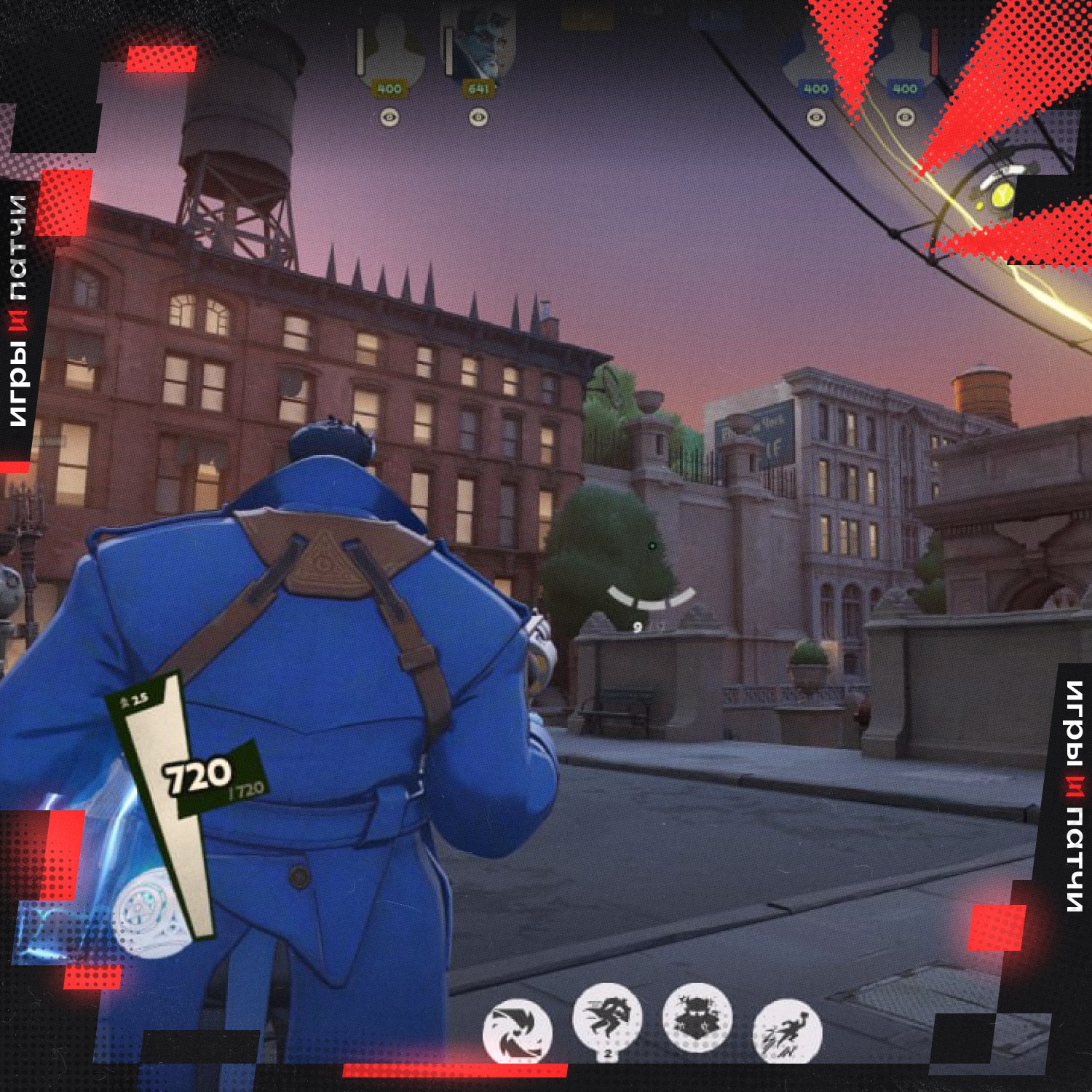Viewport: 1092px width, 1092px height.
Task: Trigger the hooded glowing-eyes figure ability
Action: [x=697, y=1017]
